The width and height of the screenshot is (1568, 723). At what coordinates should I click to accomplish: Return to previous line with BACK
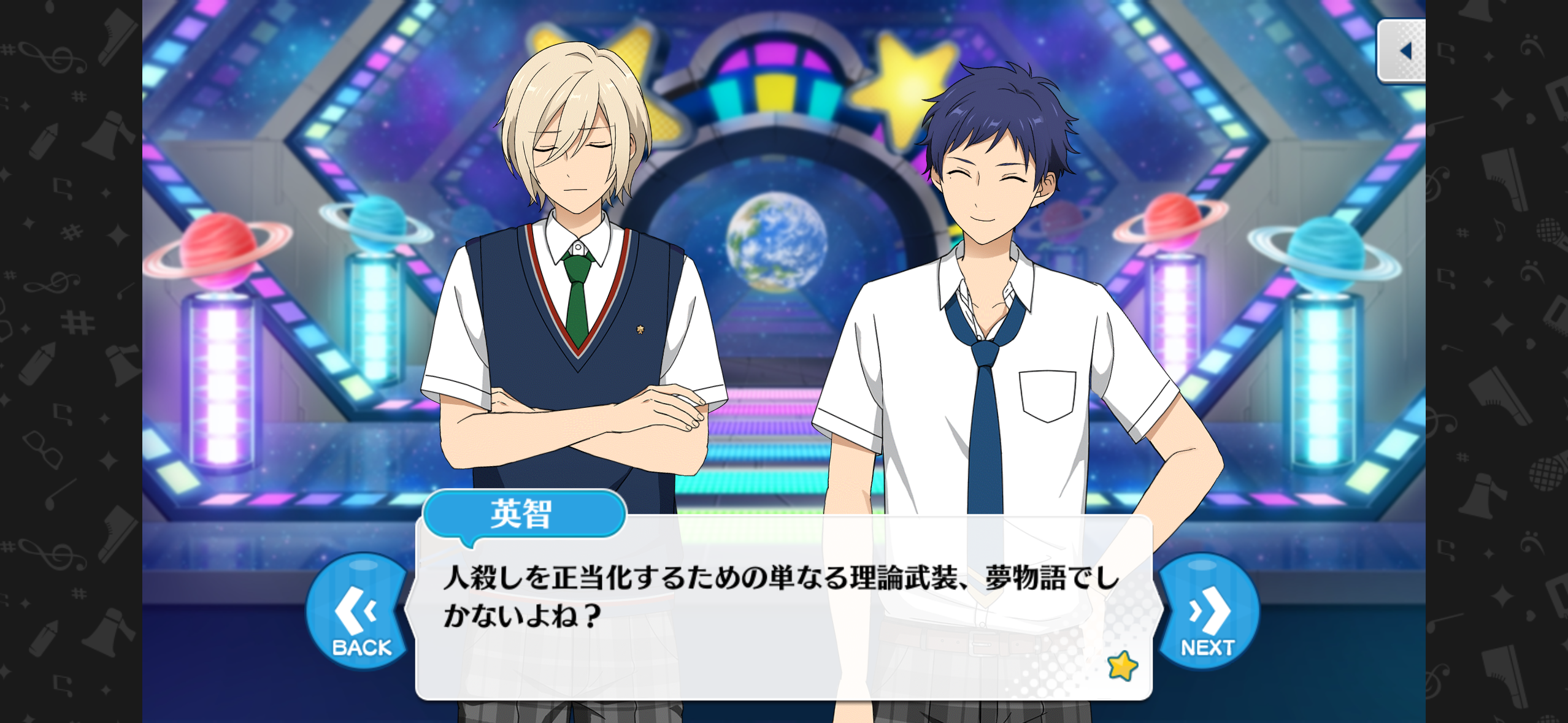[x=359, y=613]
